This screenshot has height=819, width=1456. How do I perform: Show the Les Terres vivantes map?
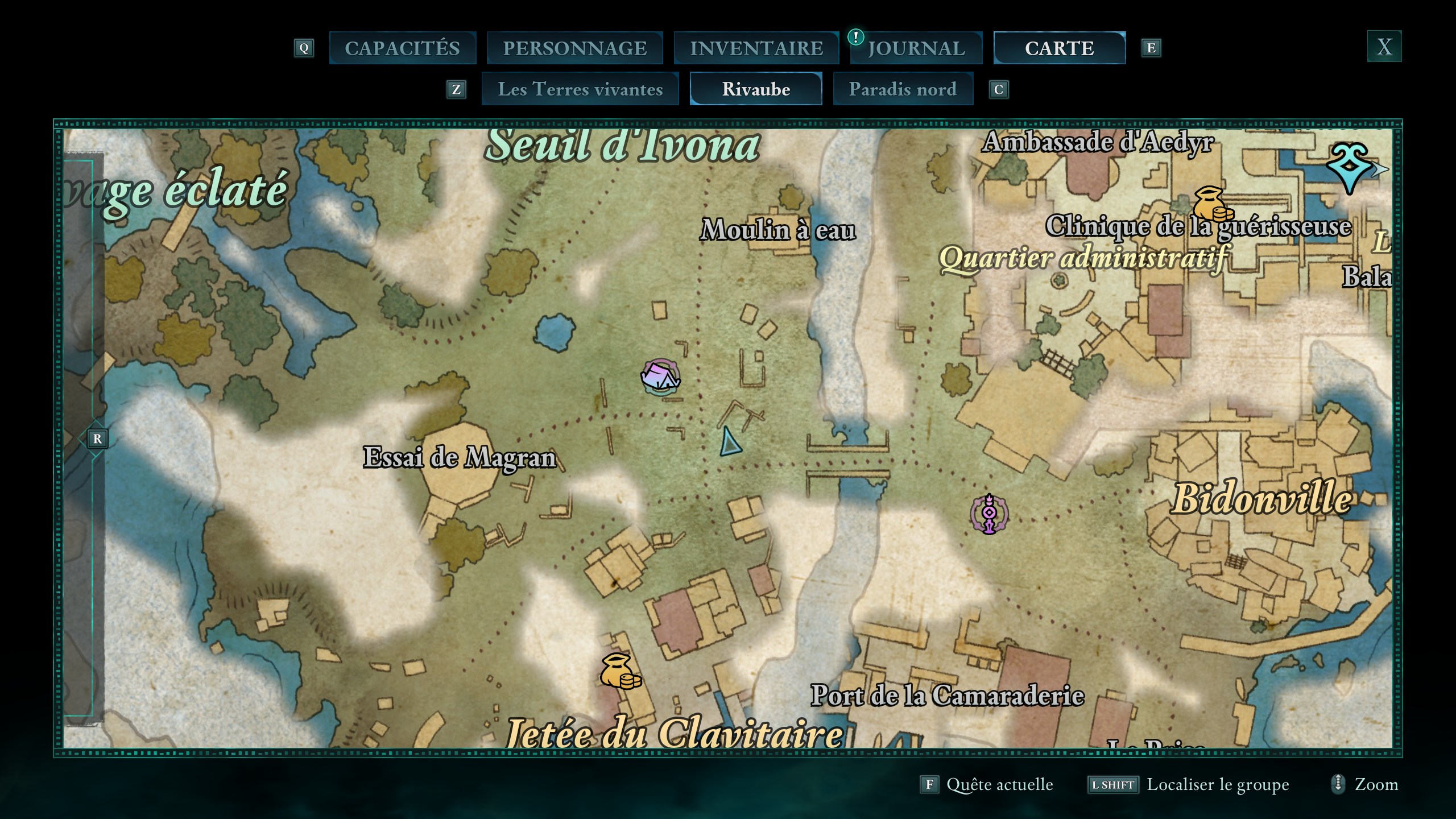(580, 89)
